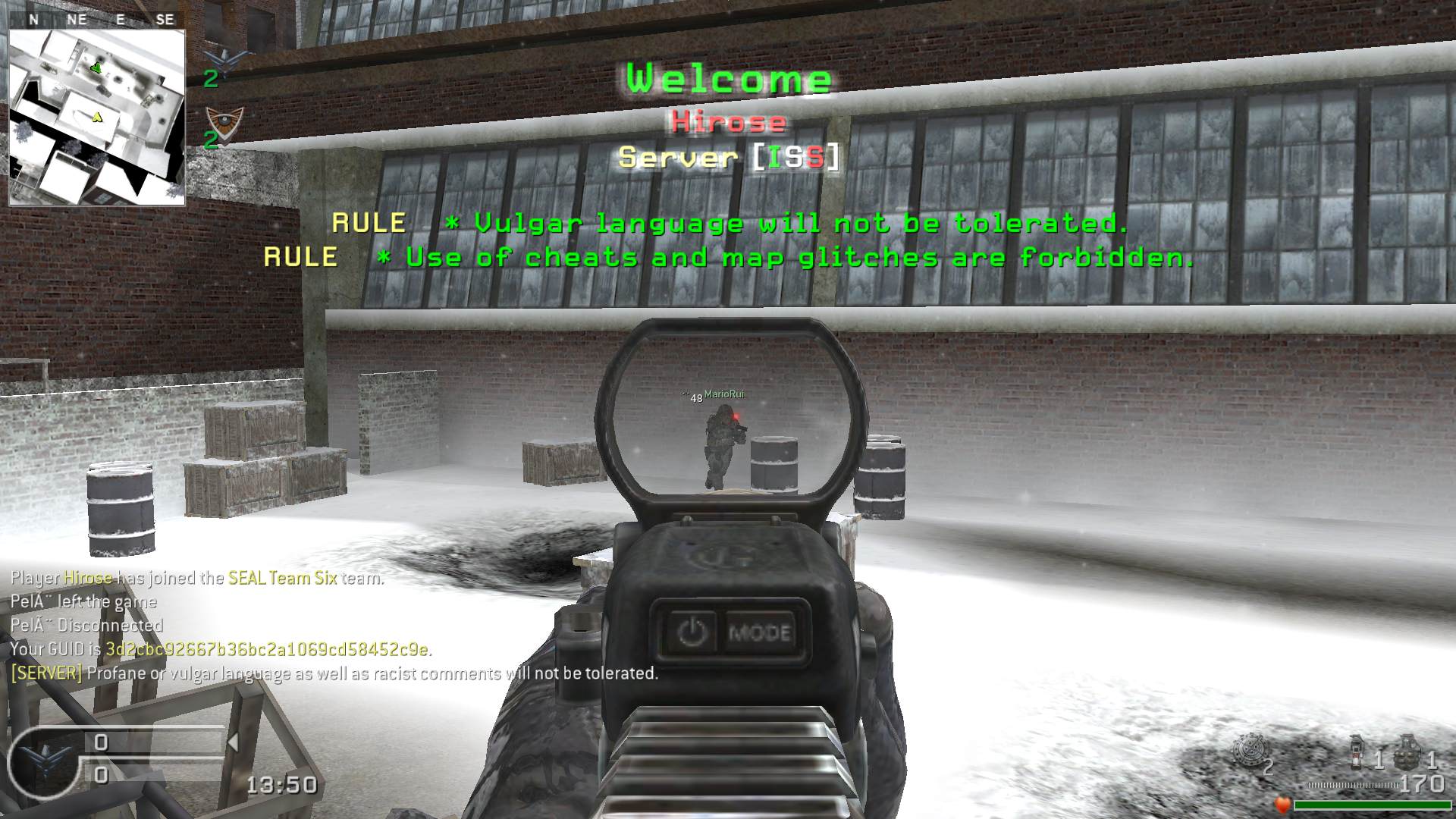Click the compass heading strip above the minimap

97,20
